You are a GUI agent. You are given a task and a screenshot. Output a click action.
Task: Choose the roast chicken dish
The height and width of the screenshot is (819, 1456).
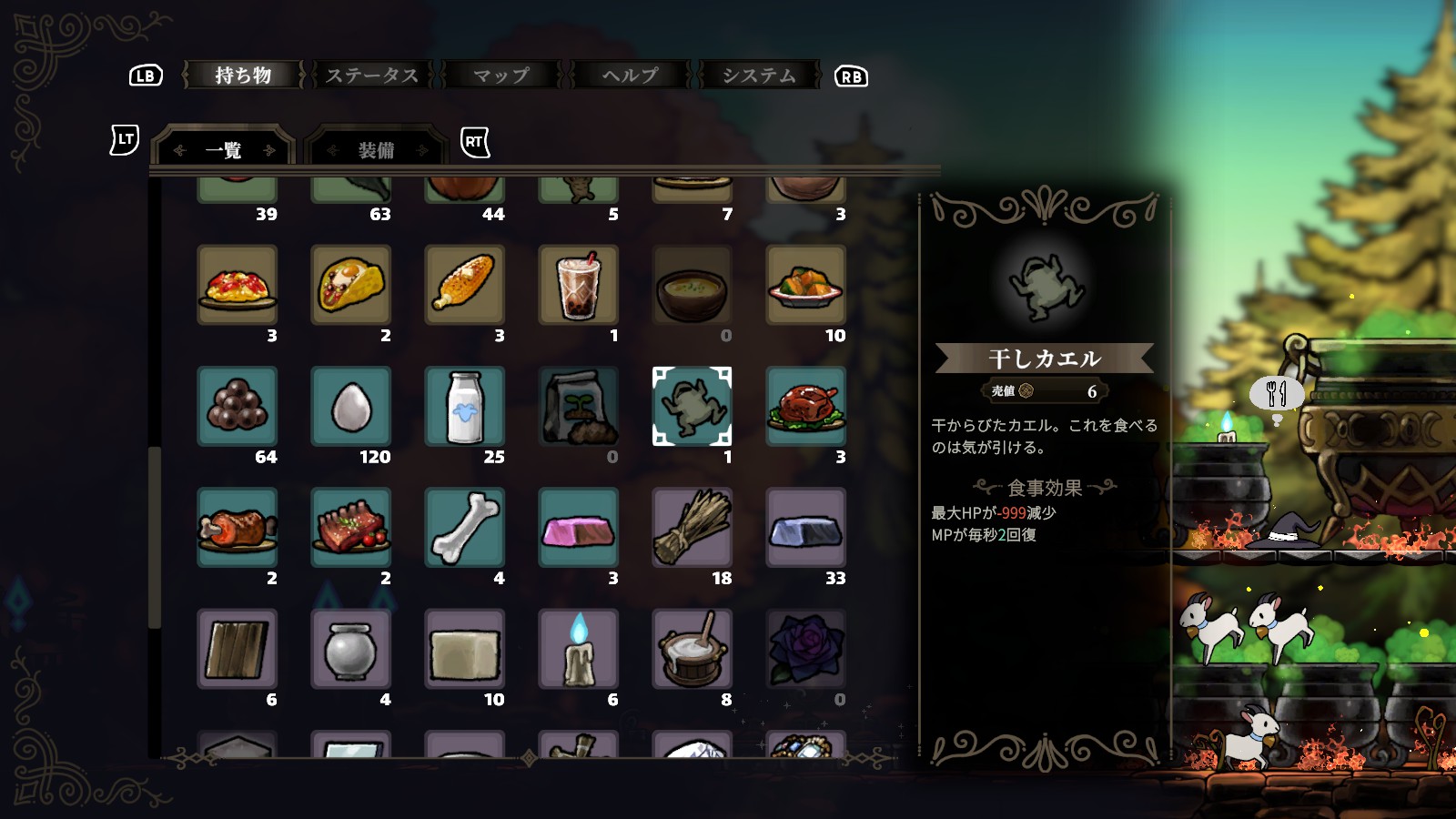pos(806,406)
